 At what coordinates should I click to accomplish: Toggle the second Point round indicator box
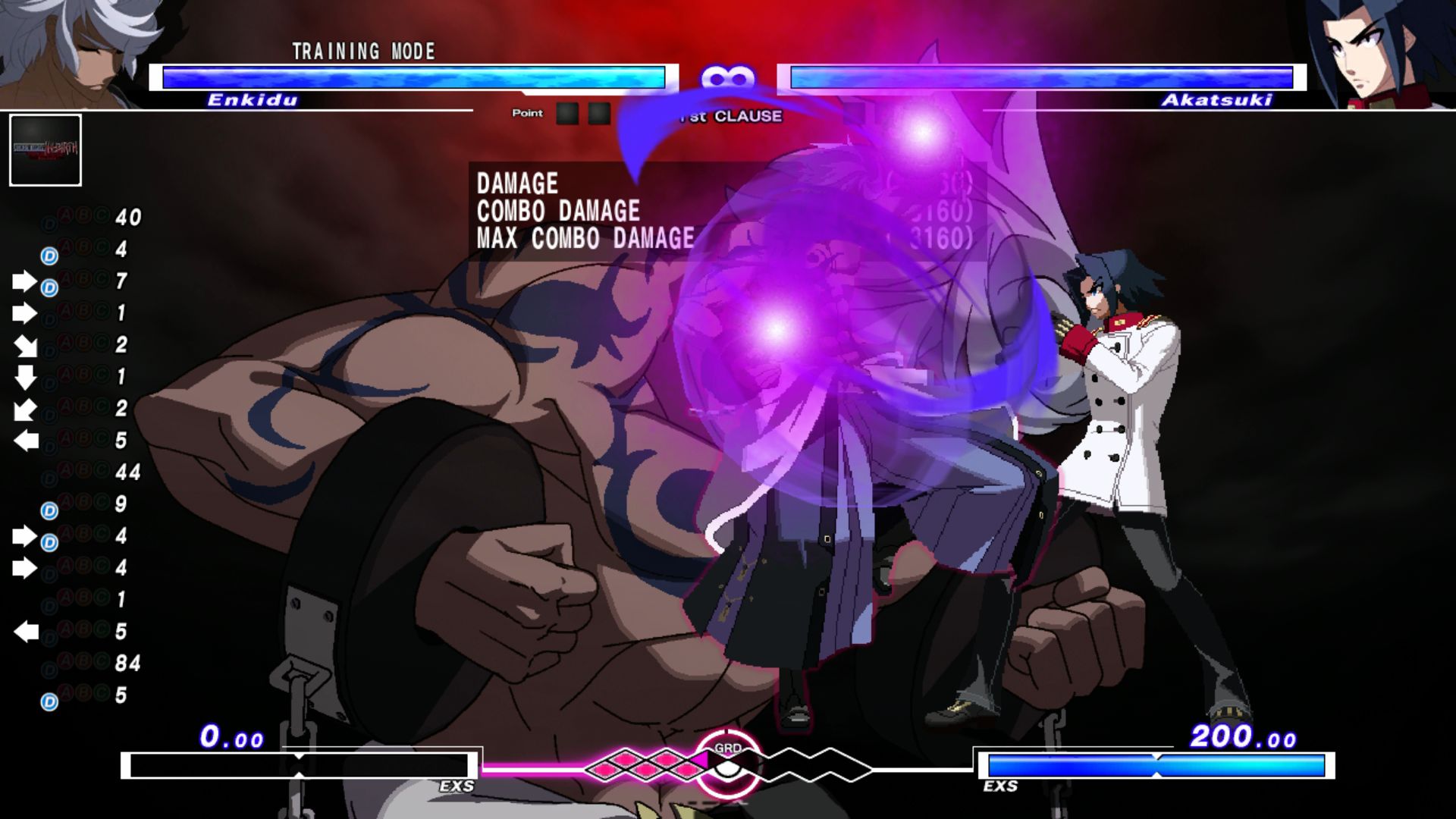tap(600, 114)
